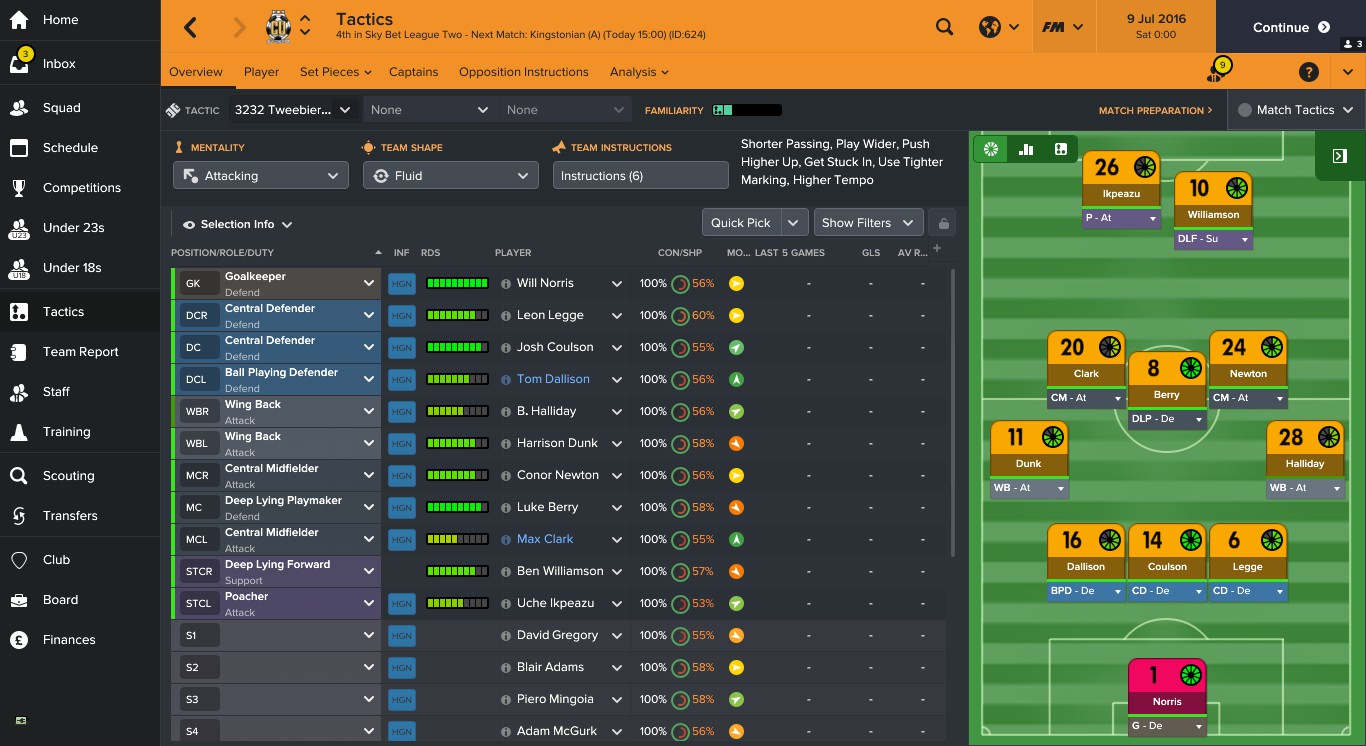This screenshot has height=746, width=1366.
Task: Open the Opposition Instructions tab
Action: coord(523,71)
